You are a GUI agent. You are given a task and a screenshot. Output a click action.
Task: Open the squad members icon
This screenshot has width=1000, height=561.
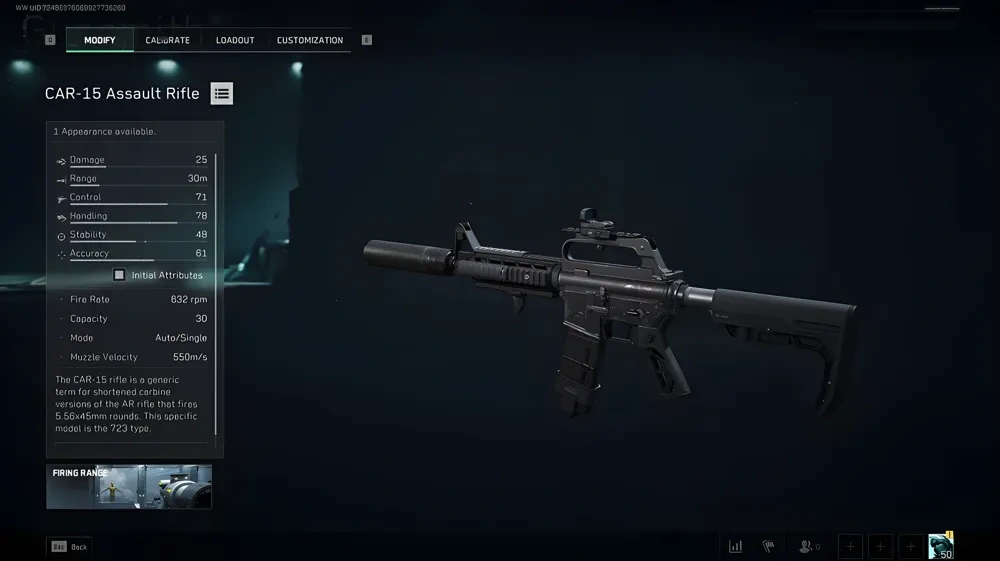coord(806,546)
